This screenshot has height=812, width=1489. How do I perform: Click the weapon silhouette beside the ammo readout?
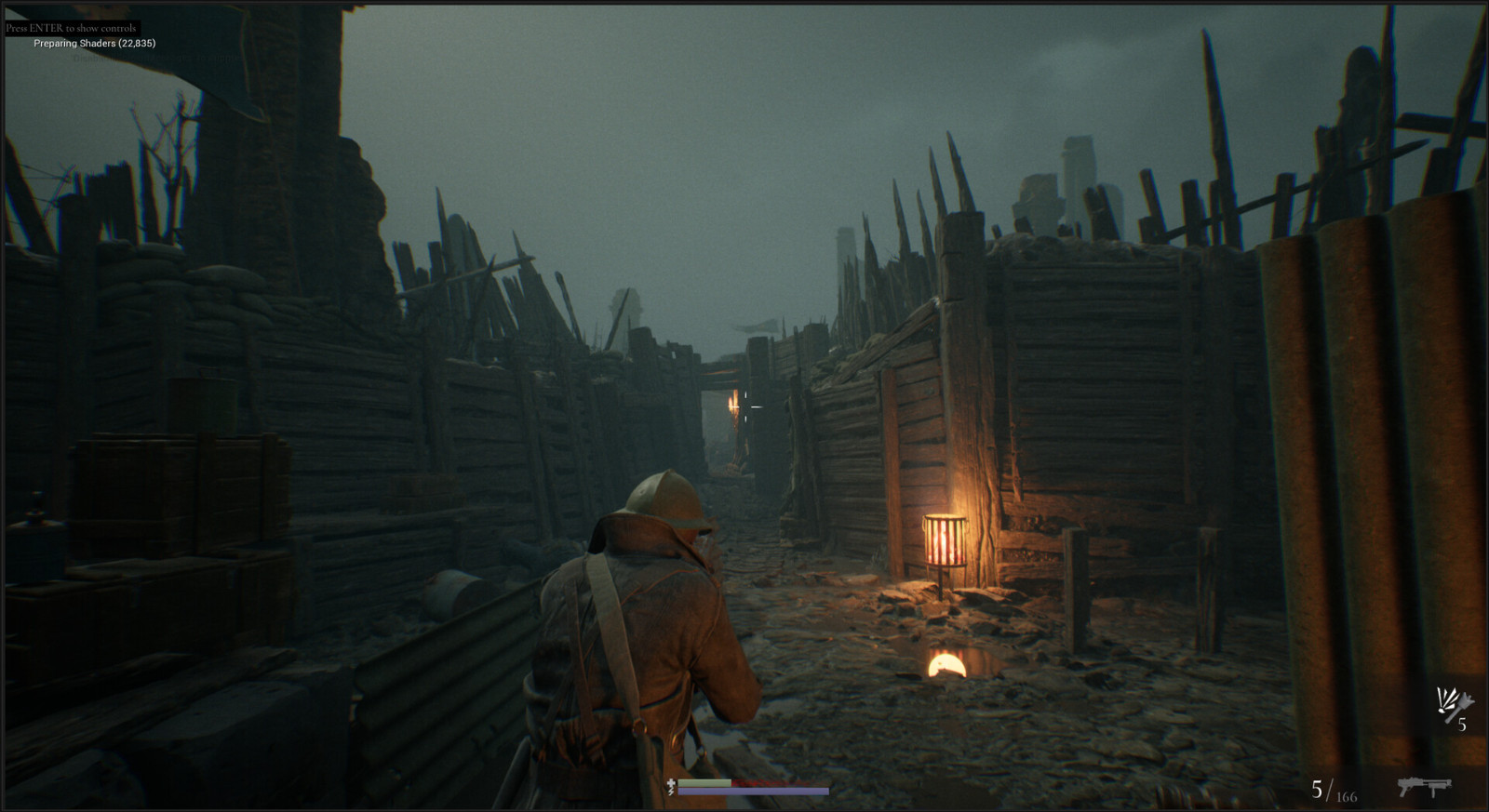pyautogui.click(x=1425, y=788)
